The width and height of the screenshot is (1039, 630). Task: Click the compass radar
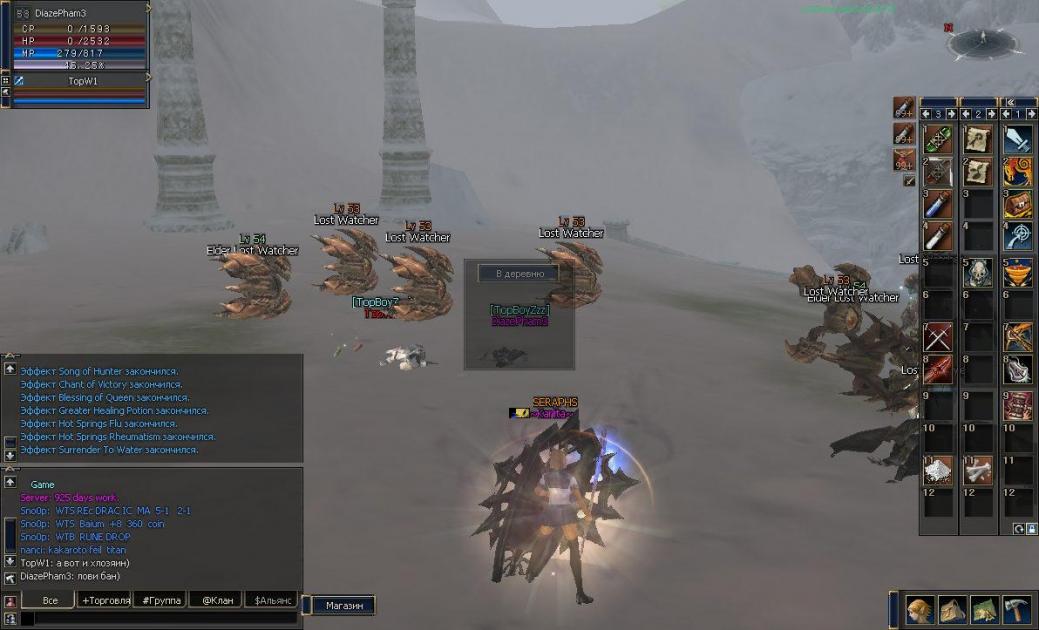(x=981, y=42)
